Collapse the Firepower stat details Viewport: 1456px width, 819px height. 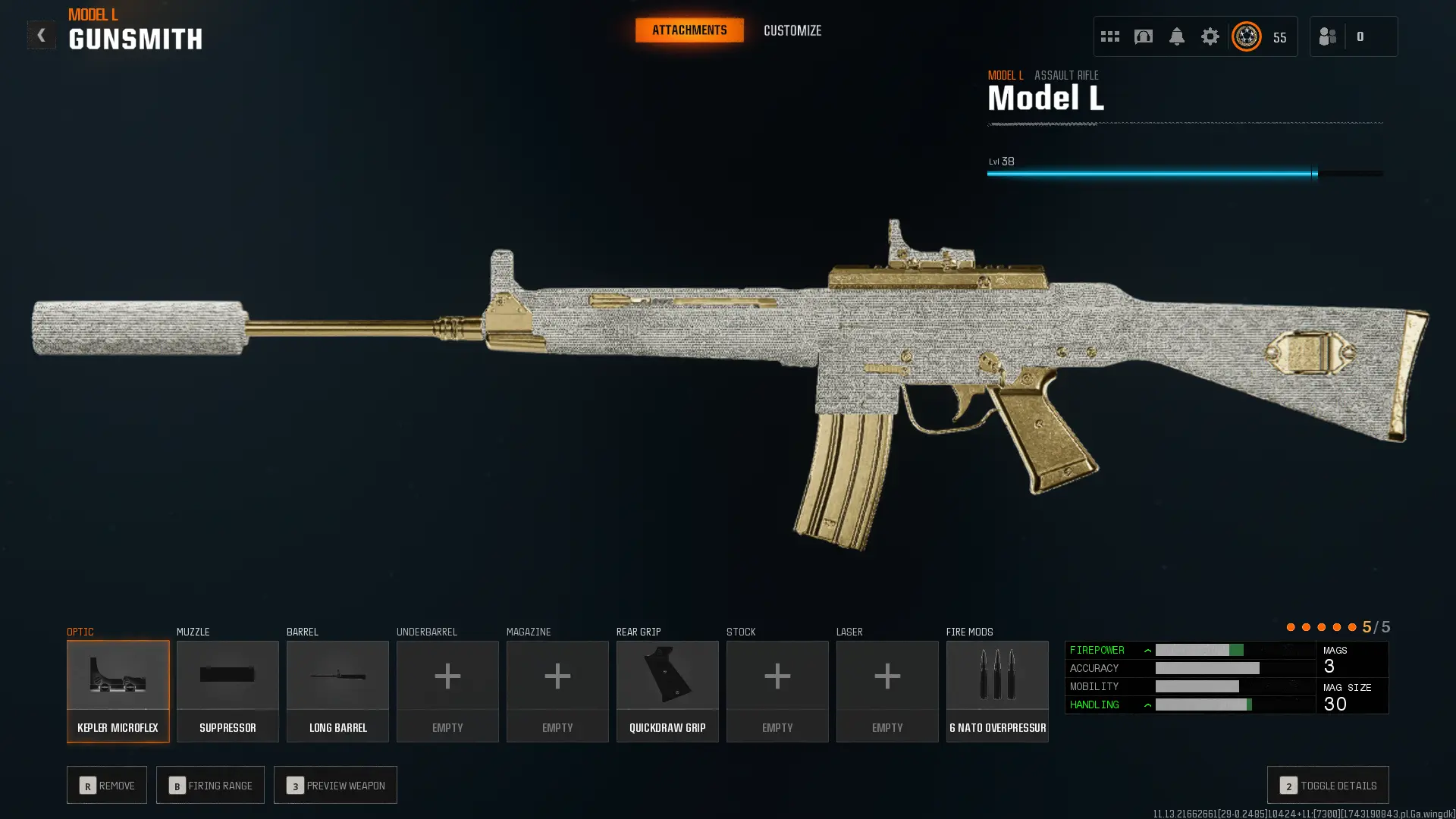[1148, 650]
